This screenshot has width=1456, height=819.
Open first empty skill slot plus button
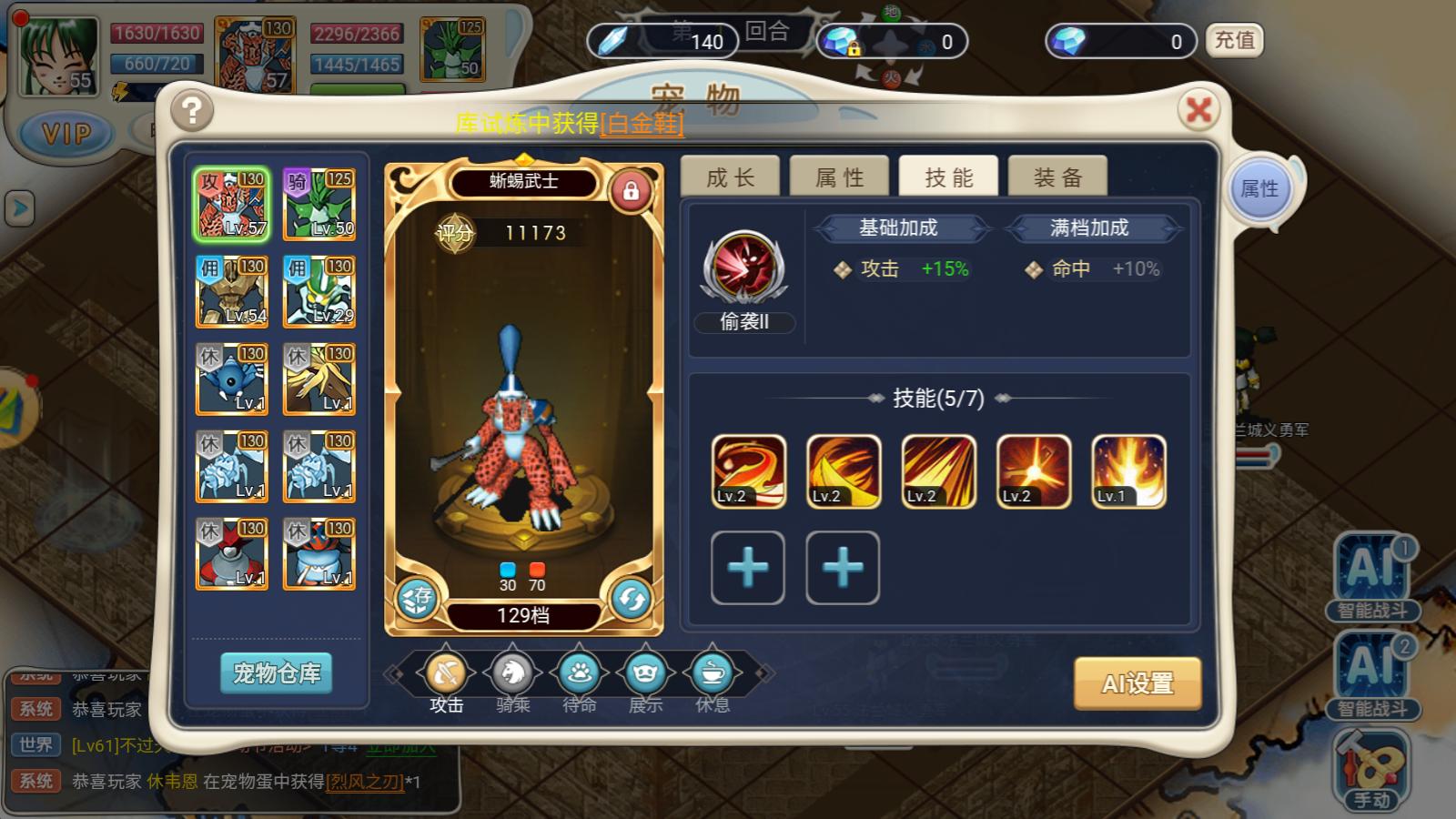pos(747,568)
